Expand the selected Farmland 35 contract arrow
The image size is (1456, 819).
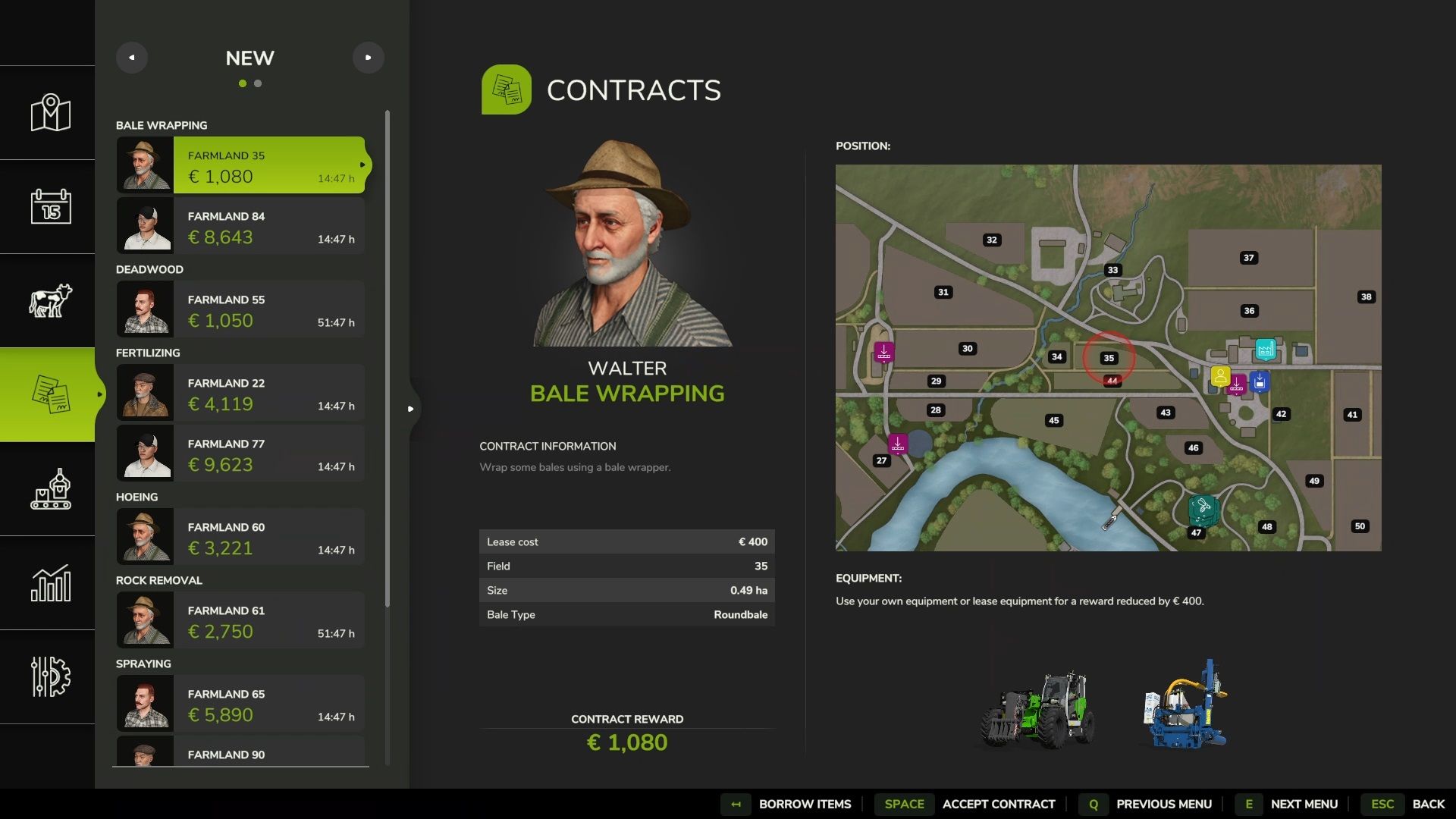364,165
